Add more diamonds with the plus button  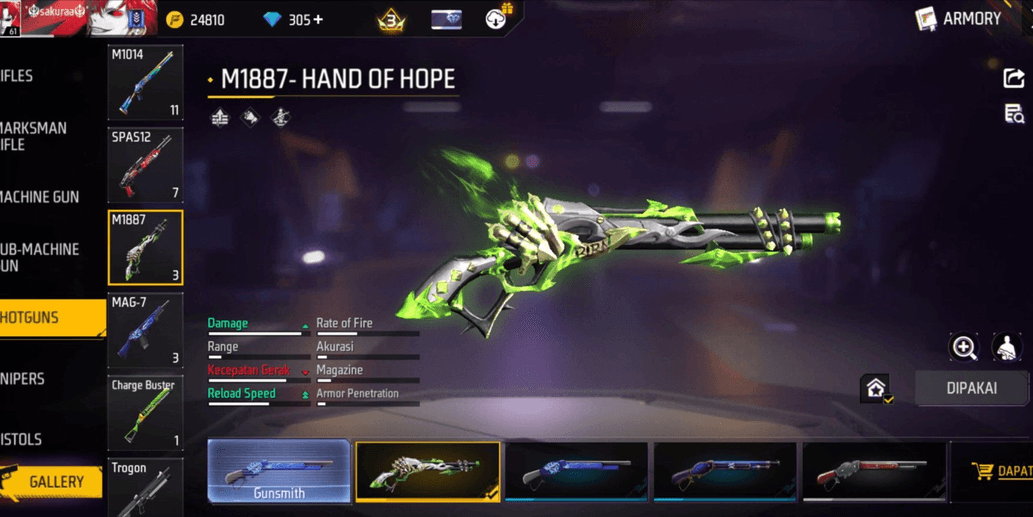coord(318,20)
